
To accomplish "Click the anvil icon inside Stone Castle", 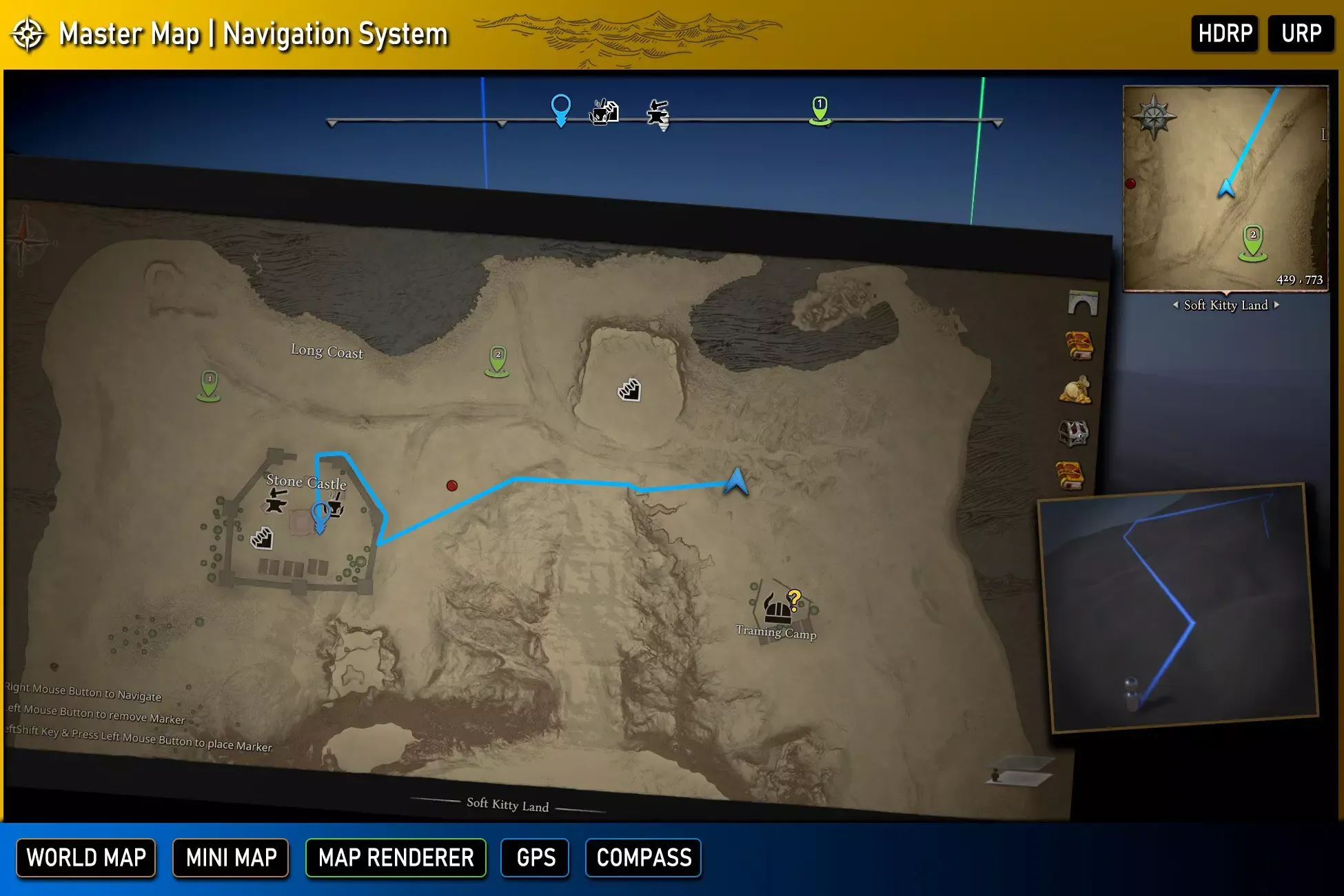I will pos(276,500).
